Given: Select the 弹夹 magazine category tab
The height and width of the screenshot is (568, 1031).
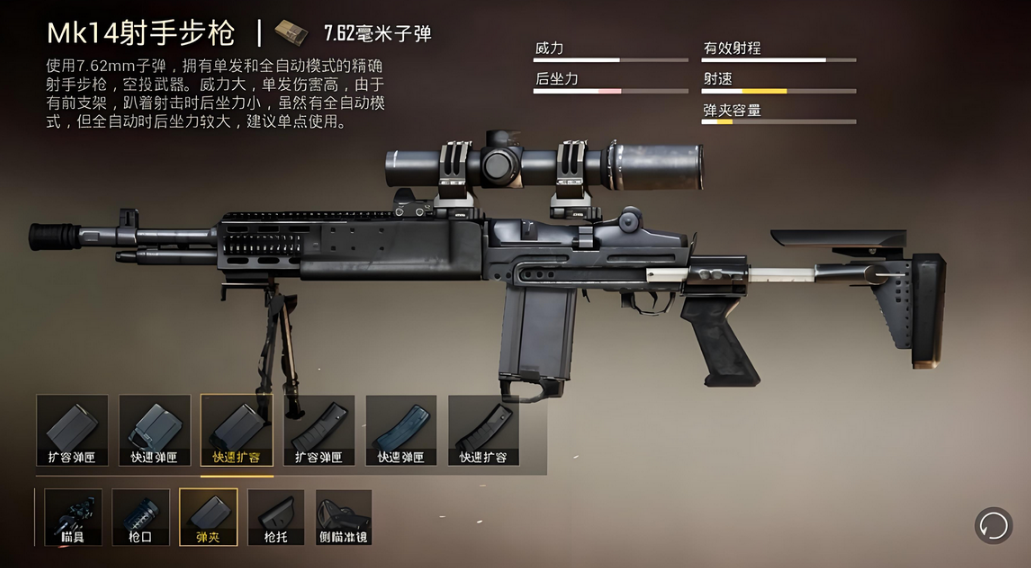Looking at the screenshot, I should (209, 517).
